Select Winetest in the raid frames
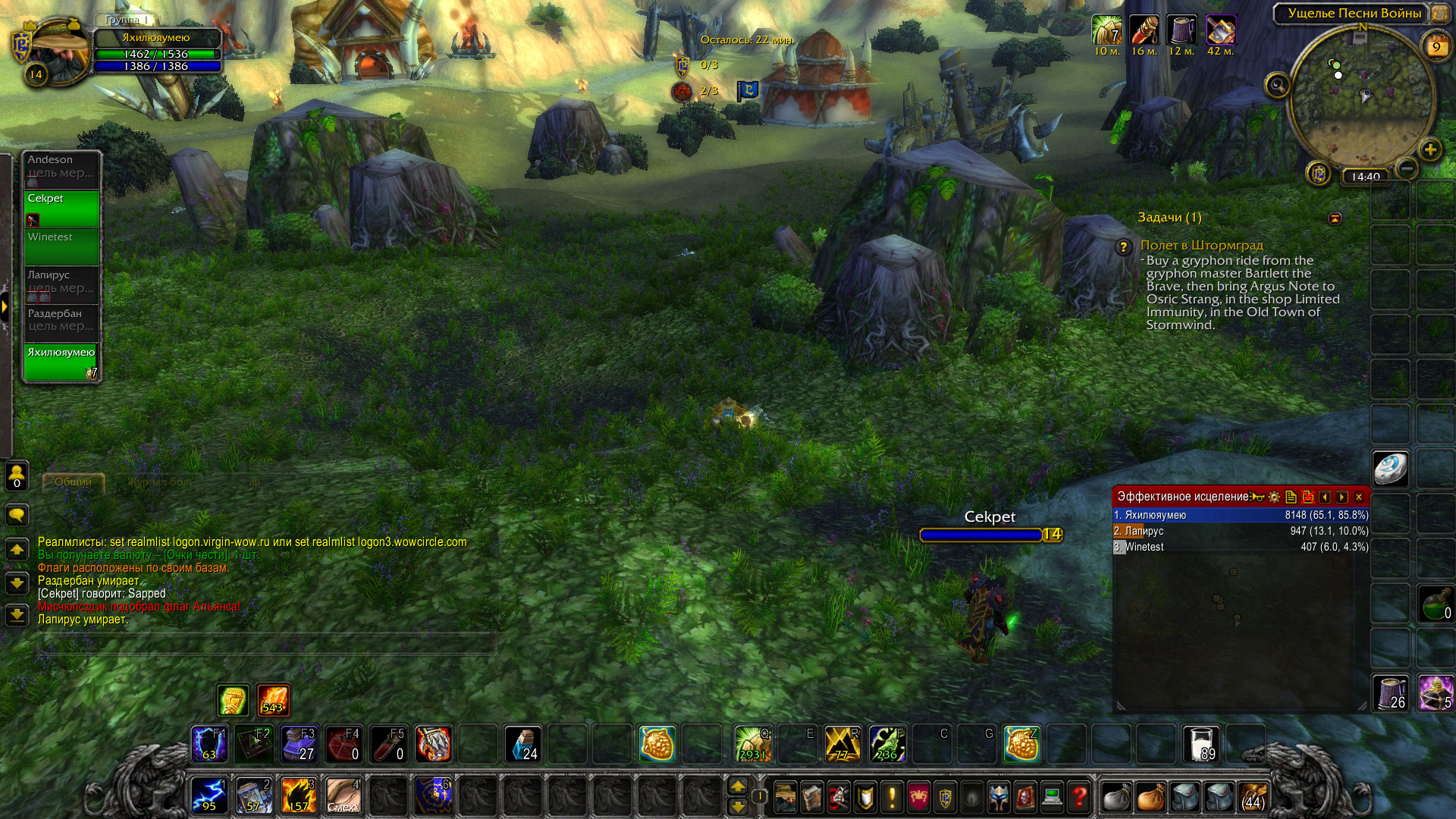 click(61, 246)
